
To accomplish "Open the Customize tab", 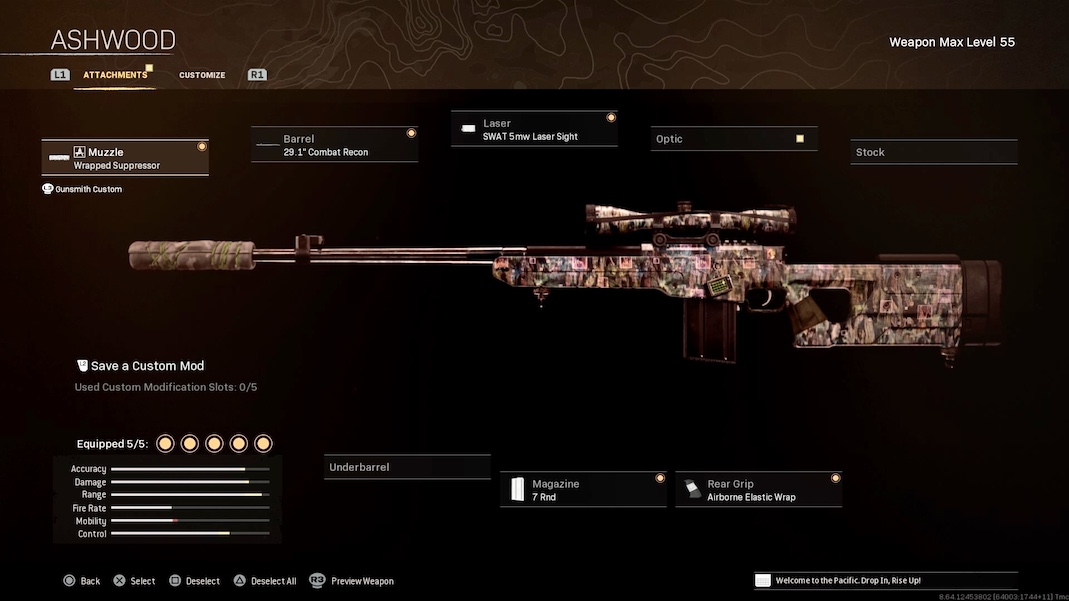I will click(202, 75).
